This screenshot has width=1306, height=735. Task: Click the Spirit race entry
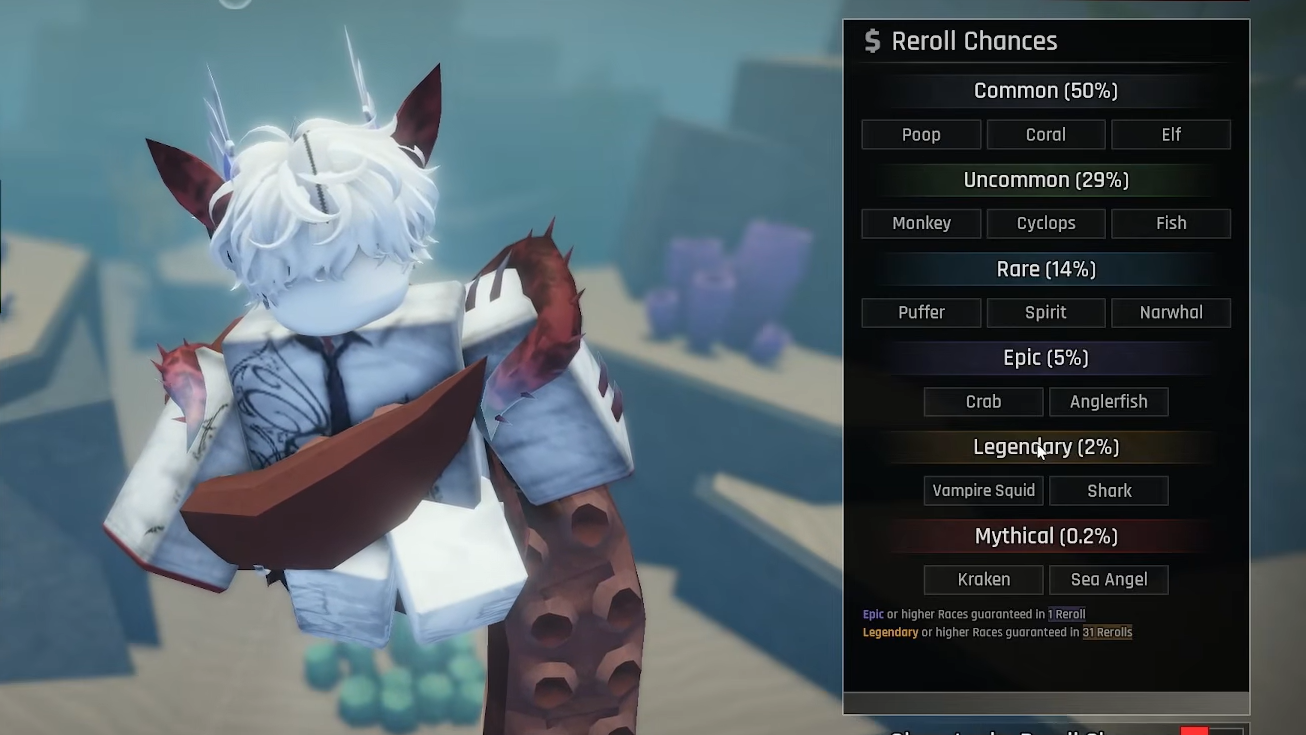pyautogui.click(x=1046, y=313)
